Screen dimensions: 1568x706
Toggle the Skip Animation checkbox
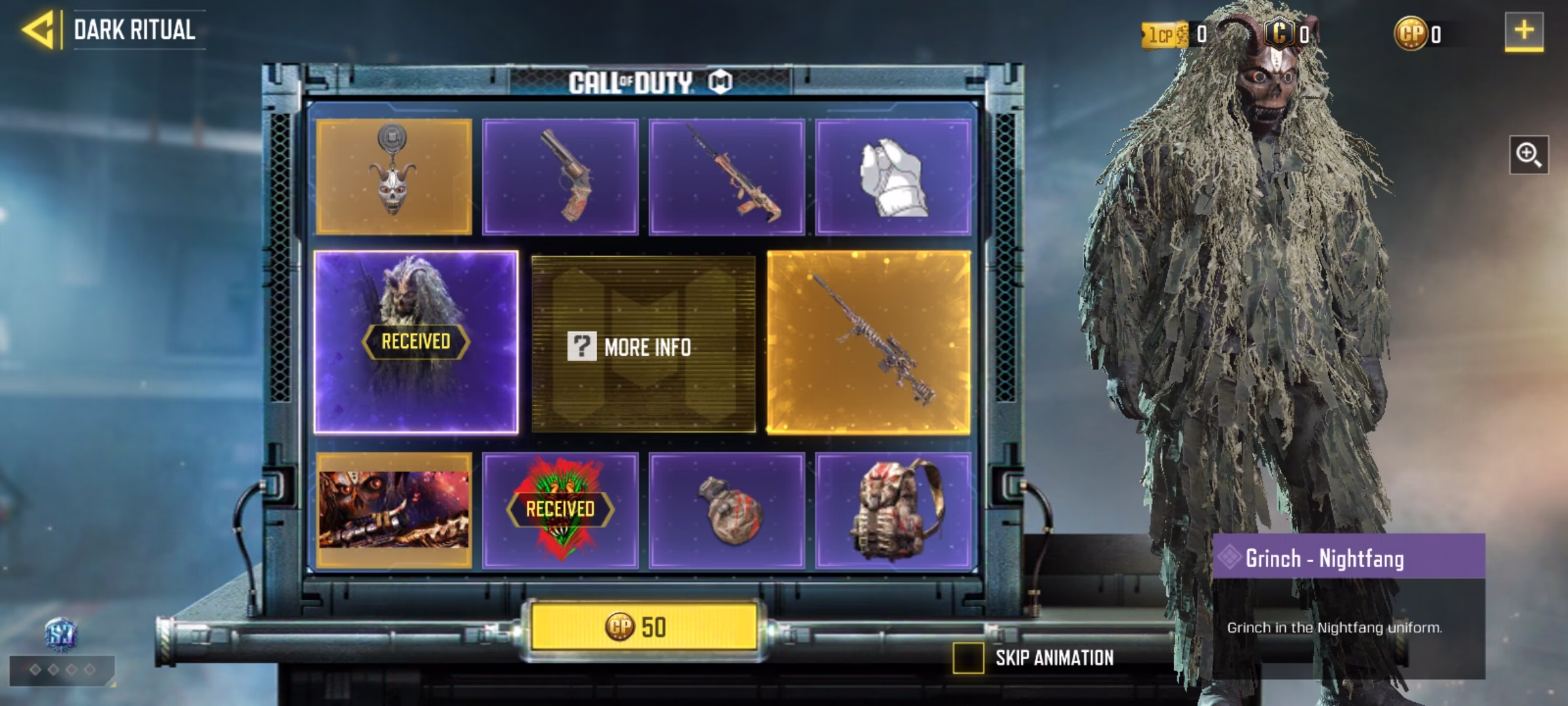[x=968, y=658]
